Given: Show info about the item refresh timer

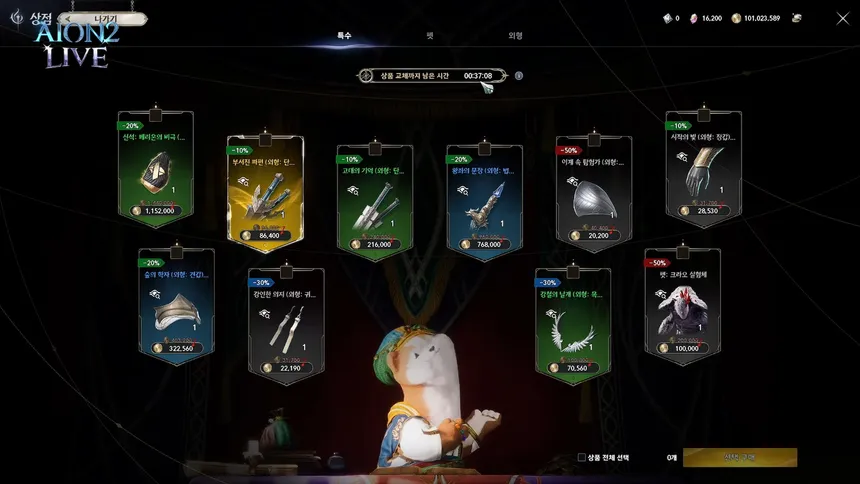Looking at the screenshot, I should pos(519,75).
